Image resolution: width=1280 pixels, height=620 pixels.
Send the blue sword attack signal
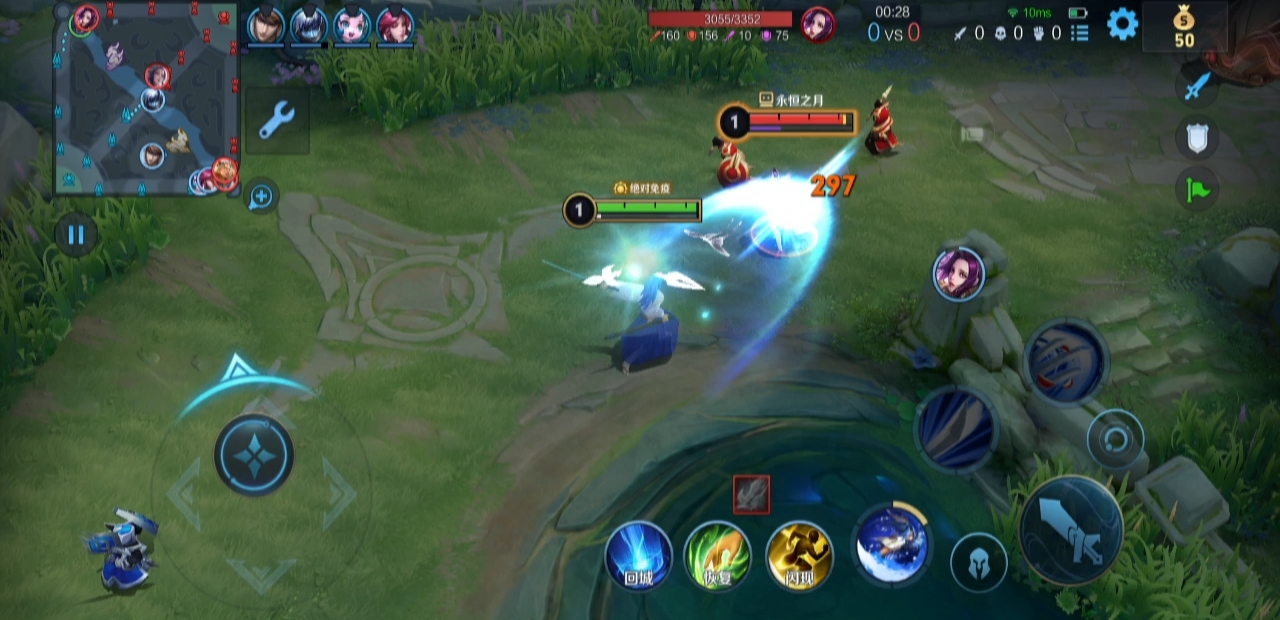tap(1196, 85)
